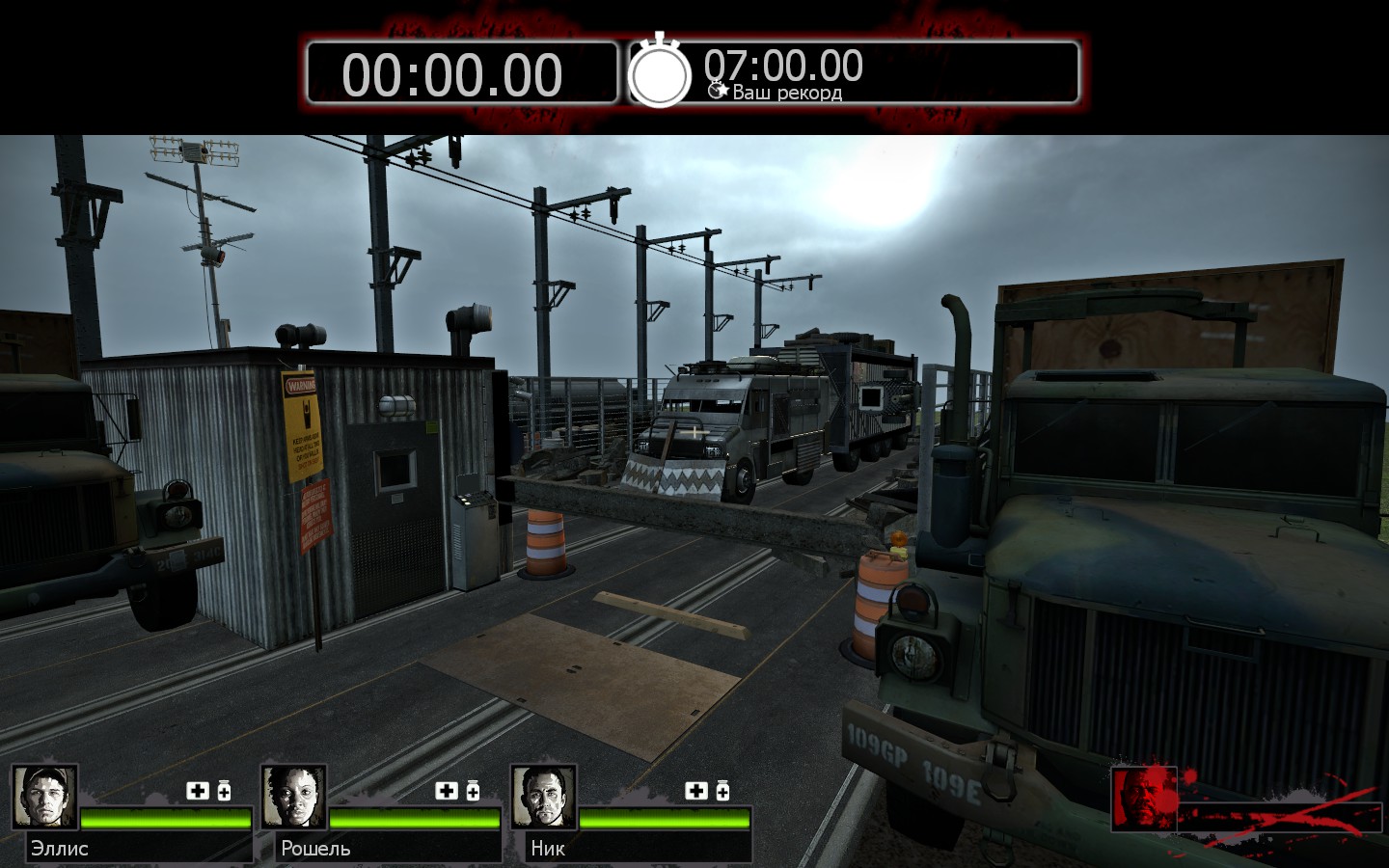This screenshot has height=868, width=1389.
Task: Click the pills bottle icon above Nick
Action: tap(722, 791)
